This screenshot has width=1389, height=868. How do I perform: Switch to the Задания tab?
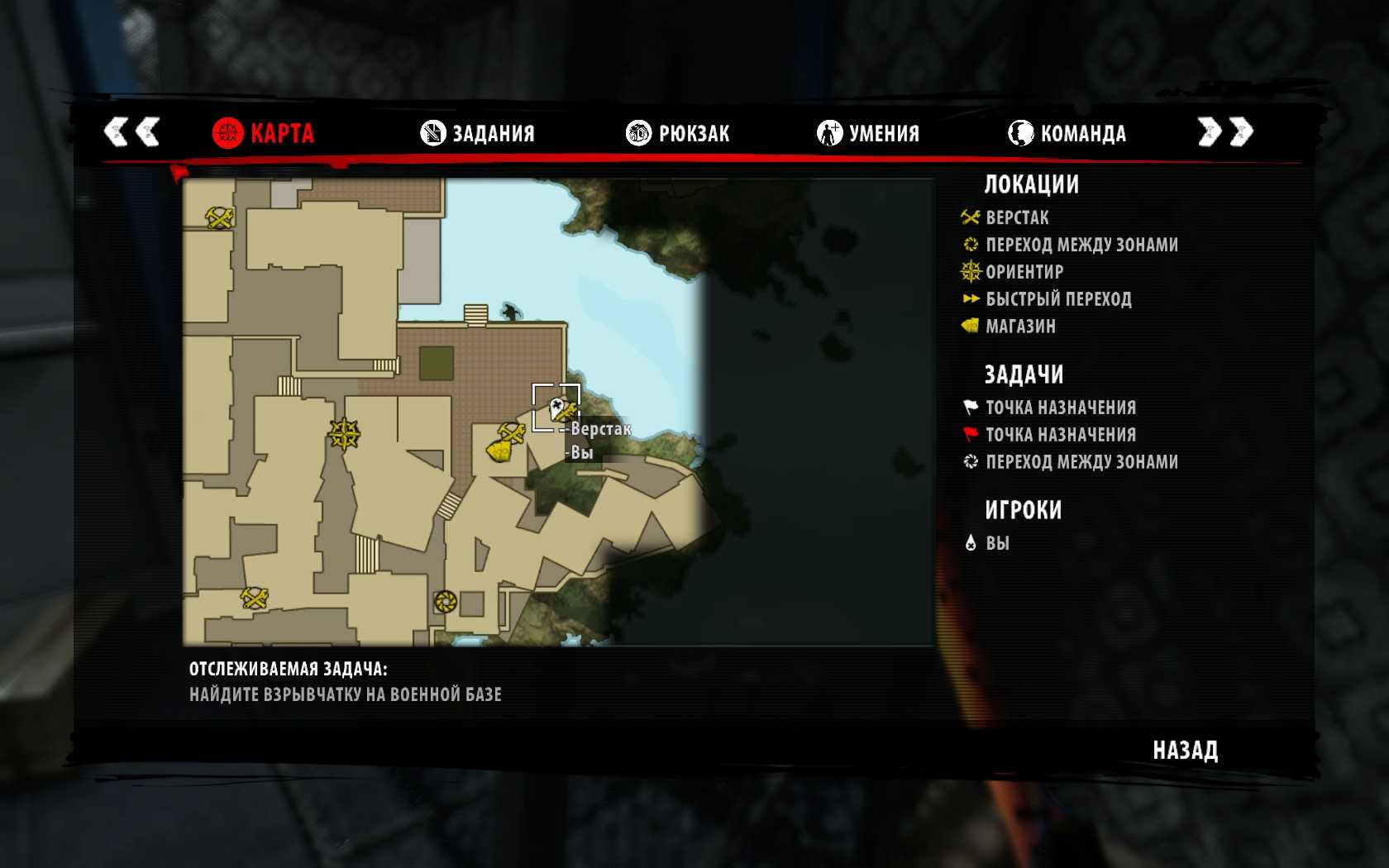tap(478, 133)
